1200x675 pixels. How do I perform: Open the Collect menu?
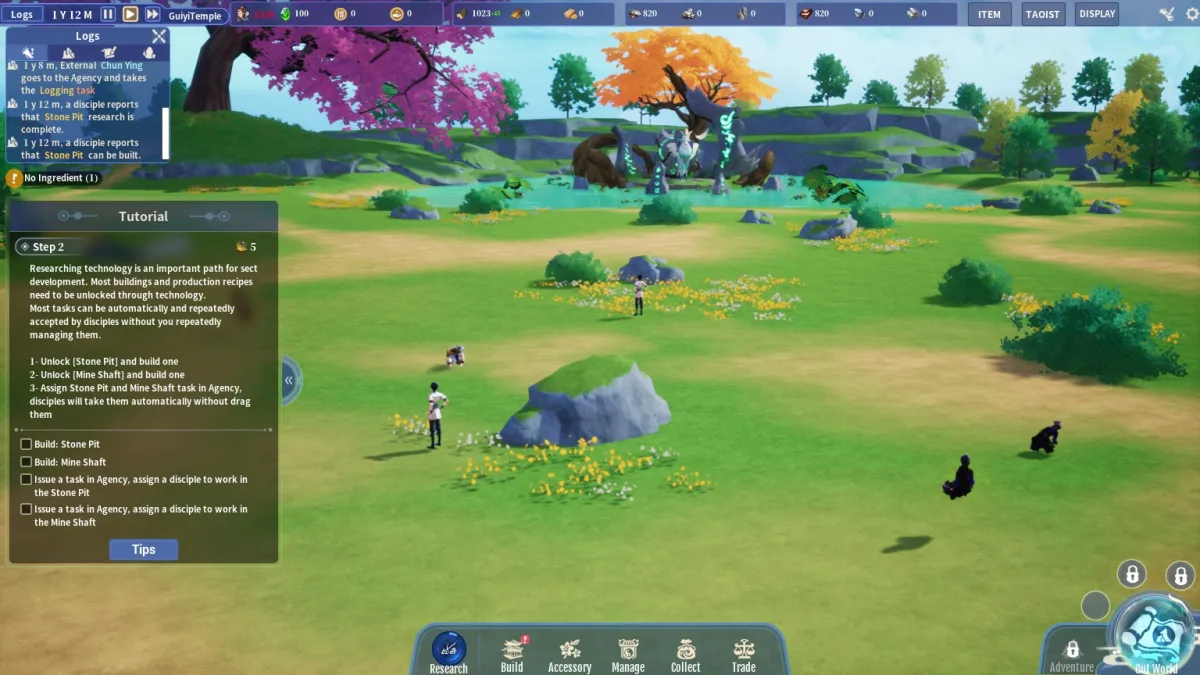click(686, 654)
